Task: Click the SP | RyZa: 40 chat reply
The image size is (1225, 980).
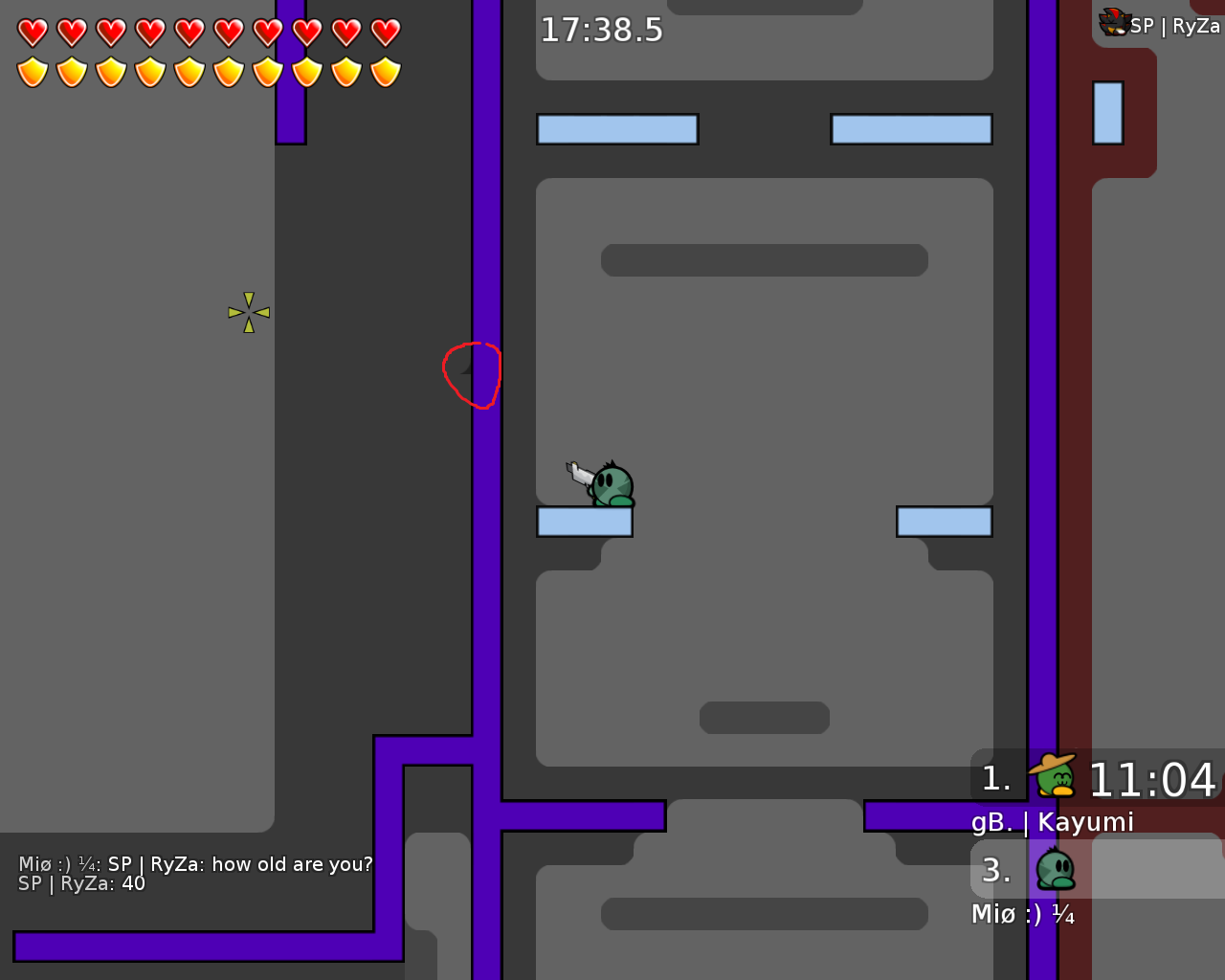Action: [81, 883]
